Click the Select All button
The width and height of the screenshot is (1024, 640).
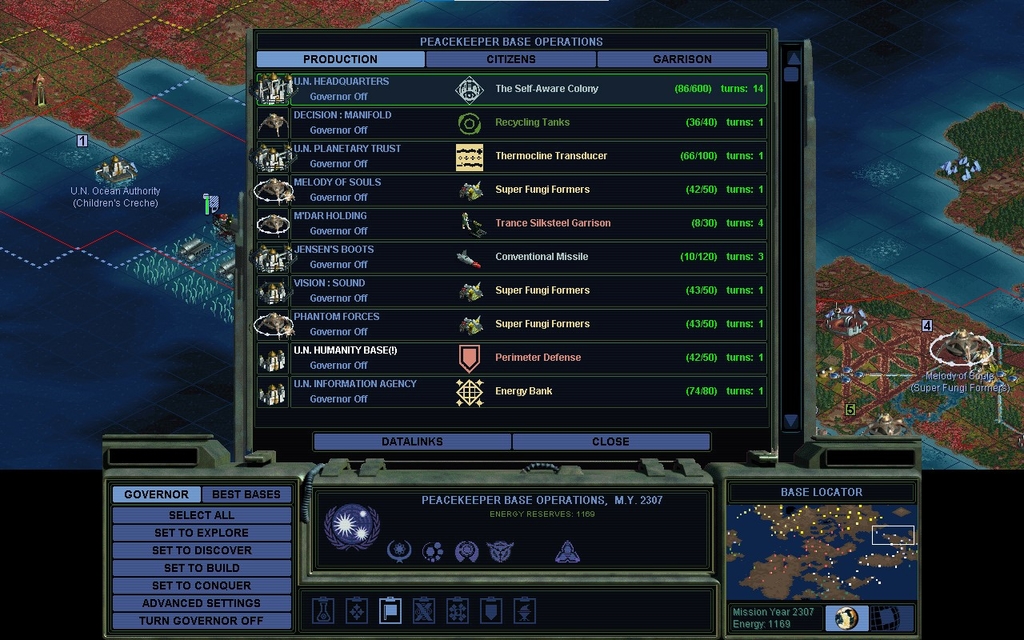[201, 515]
